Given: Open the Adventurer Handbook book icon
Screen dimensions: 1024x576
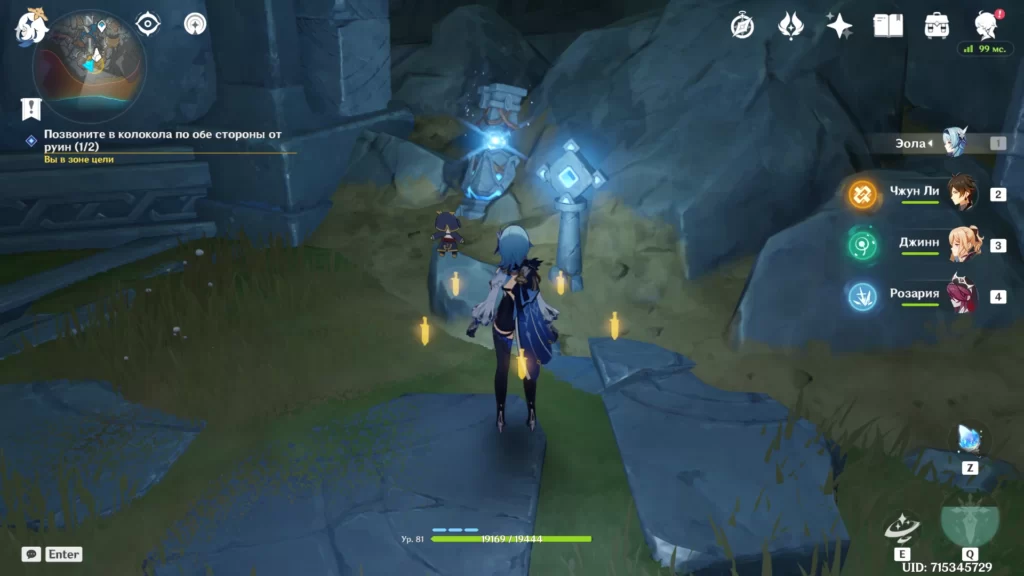Looking at the screenshot, I should coord(888,26).
